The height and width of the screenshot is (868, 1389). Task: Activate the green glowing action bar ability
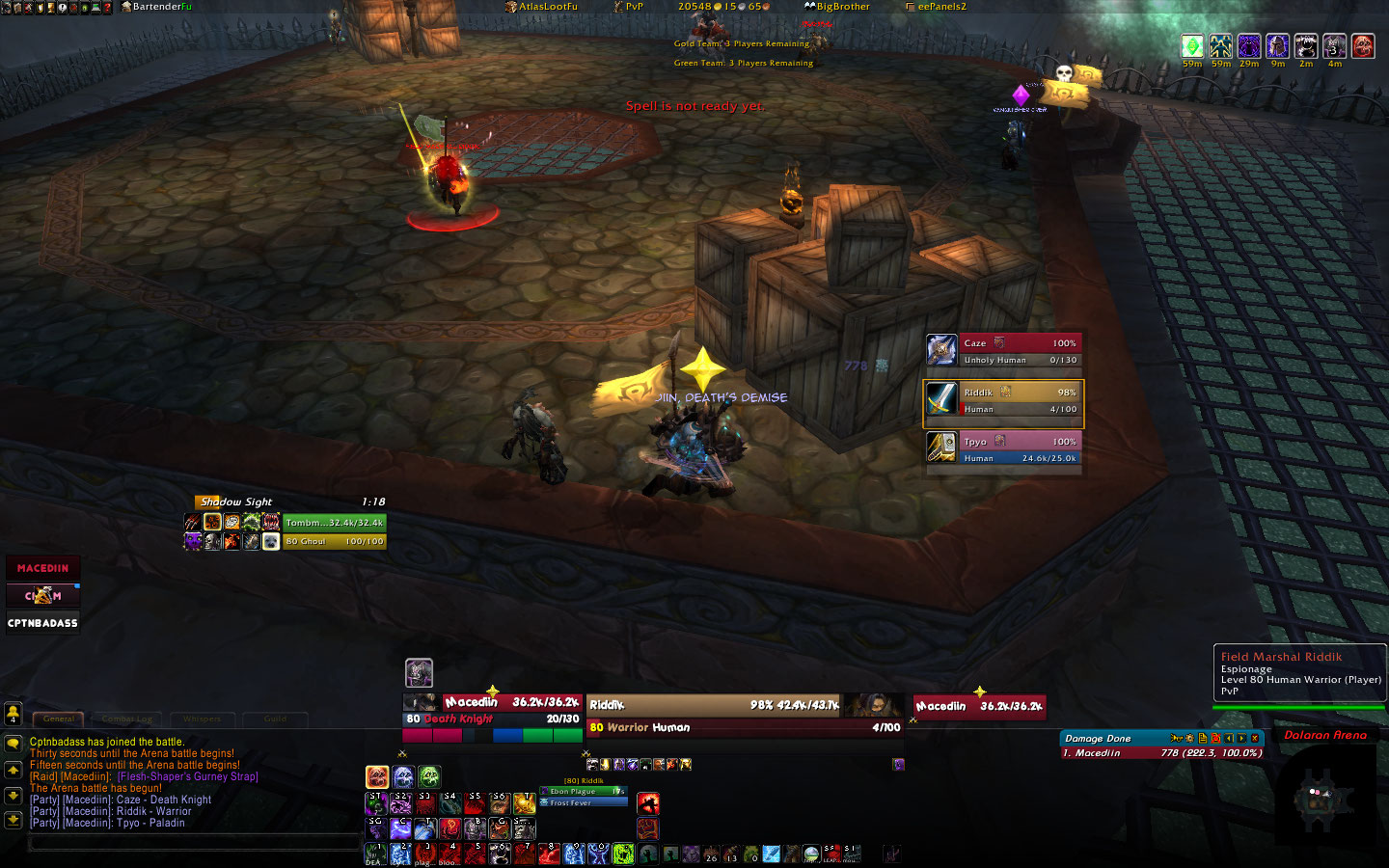pyautogui.click(x=623, y=853)
